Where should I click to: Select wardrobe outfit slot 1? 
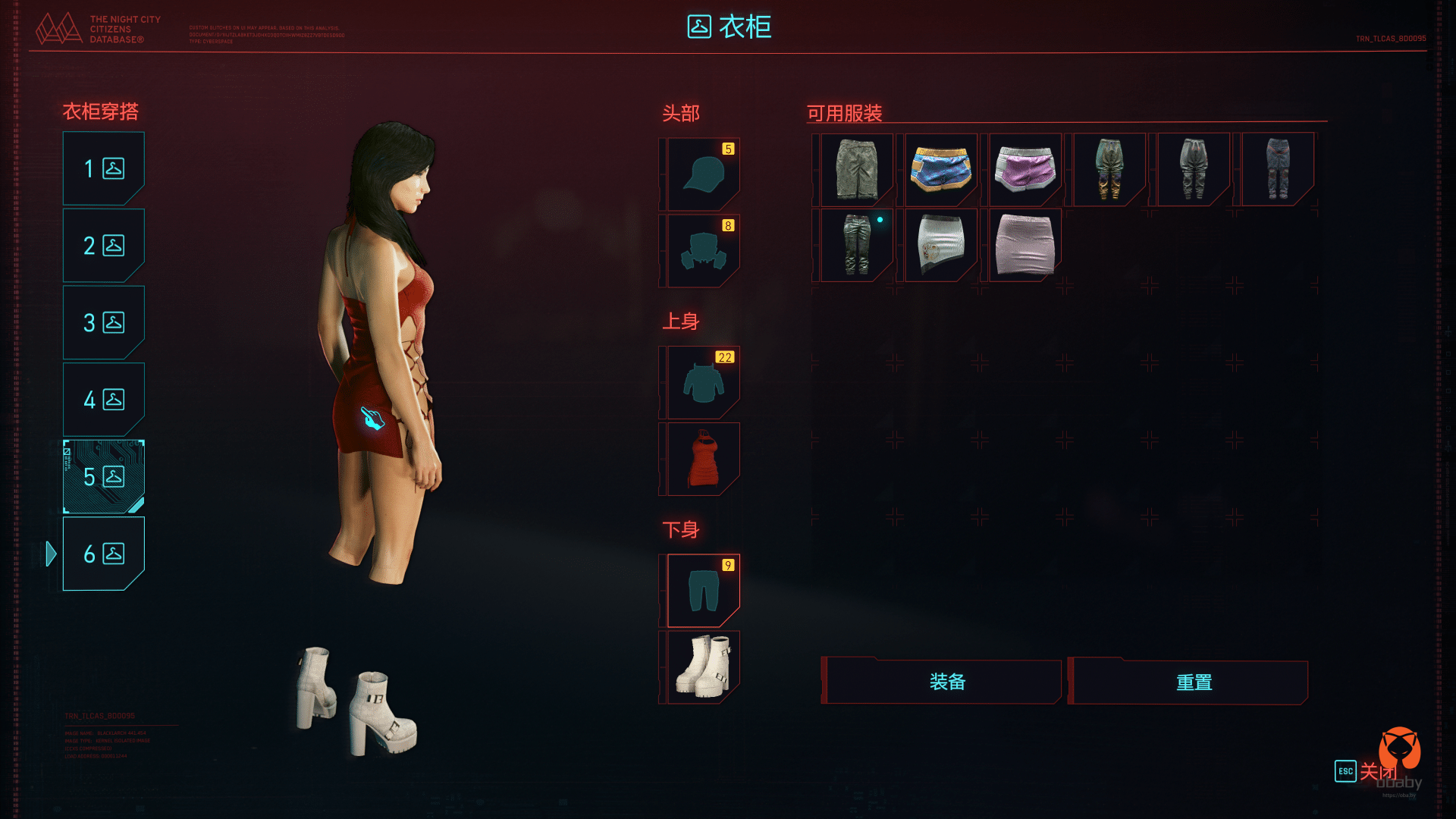pyautogui.click(x=103, y=168)
